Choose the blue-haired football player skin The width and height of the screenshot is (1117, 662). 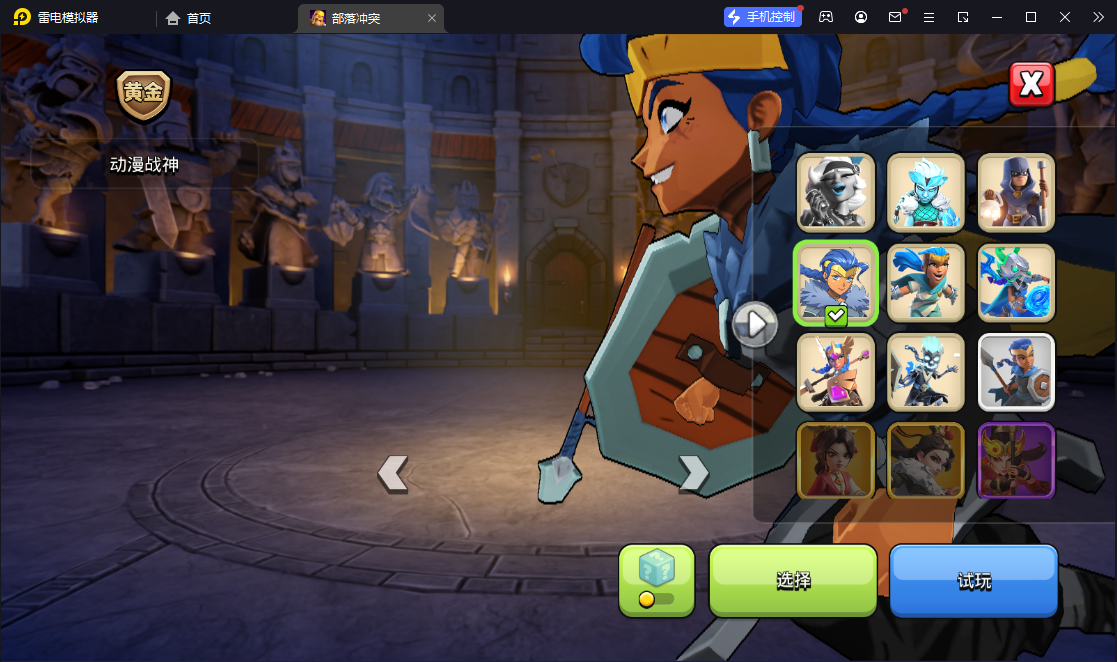pos(926,282)
